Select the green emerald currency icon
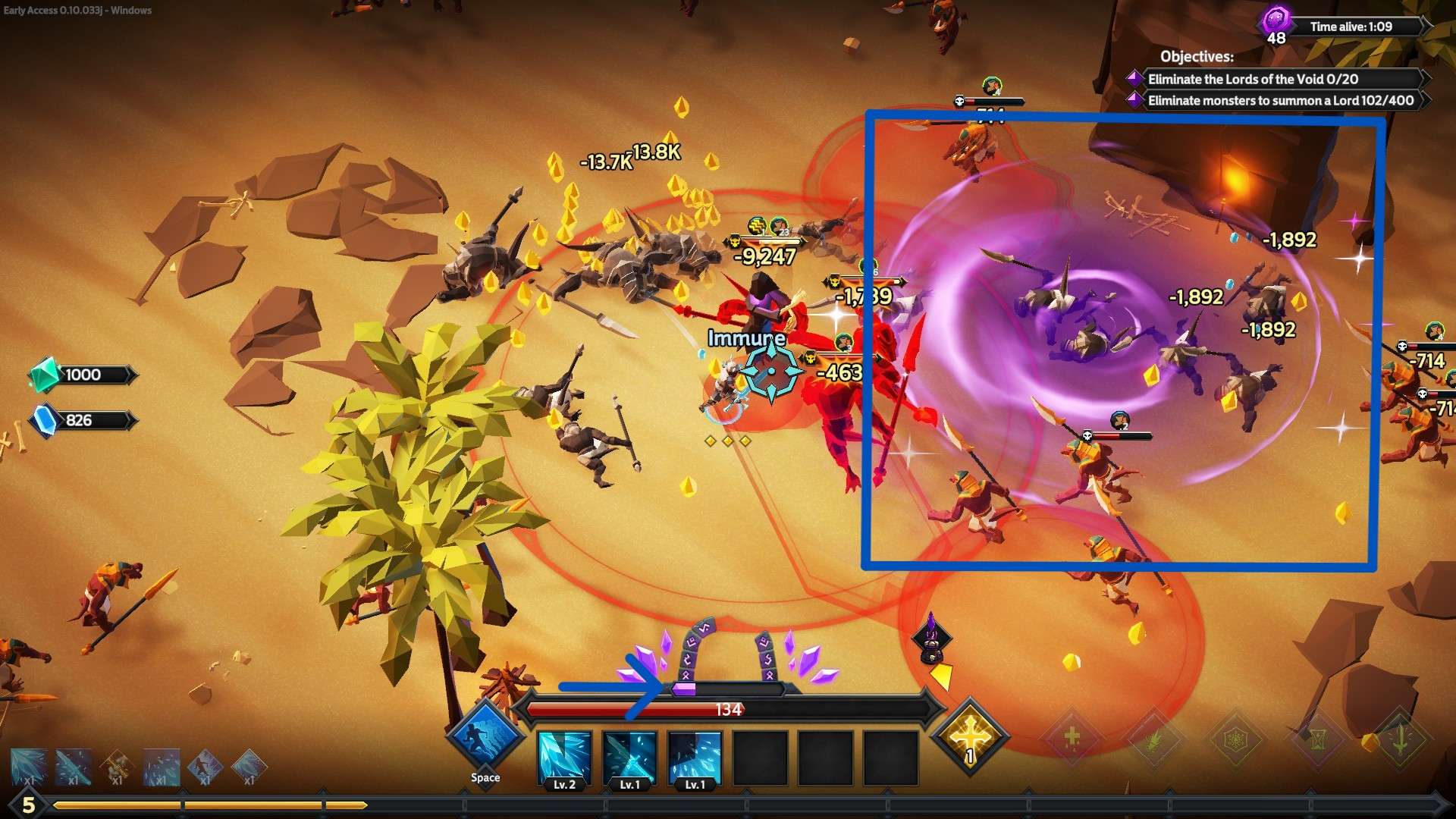The image size is (1456, 819). [x=44, y=374]
